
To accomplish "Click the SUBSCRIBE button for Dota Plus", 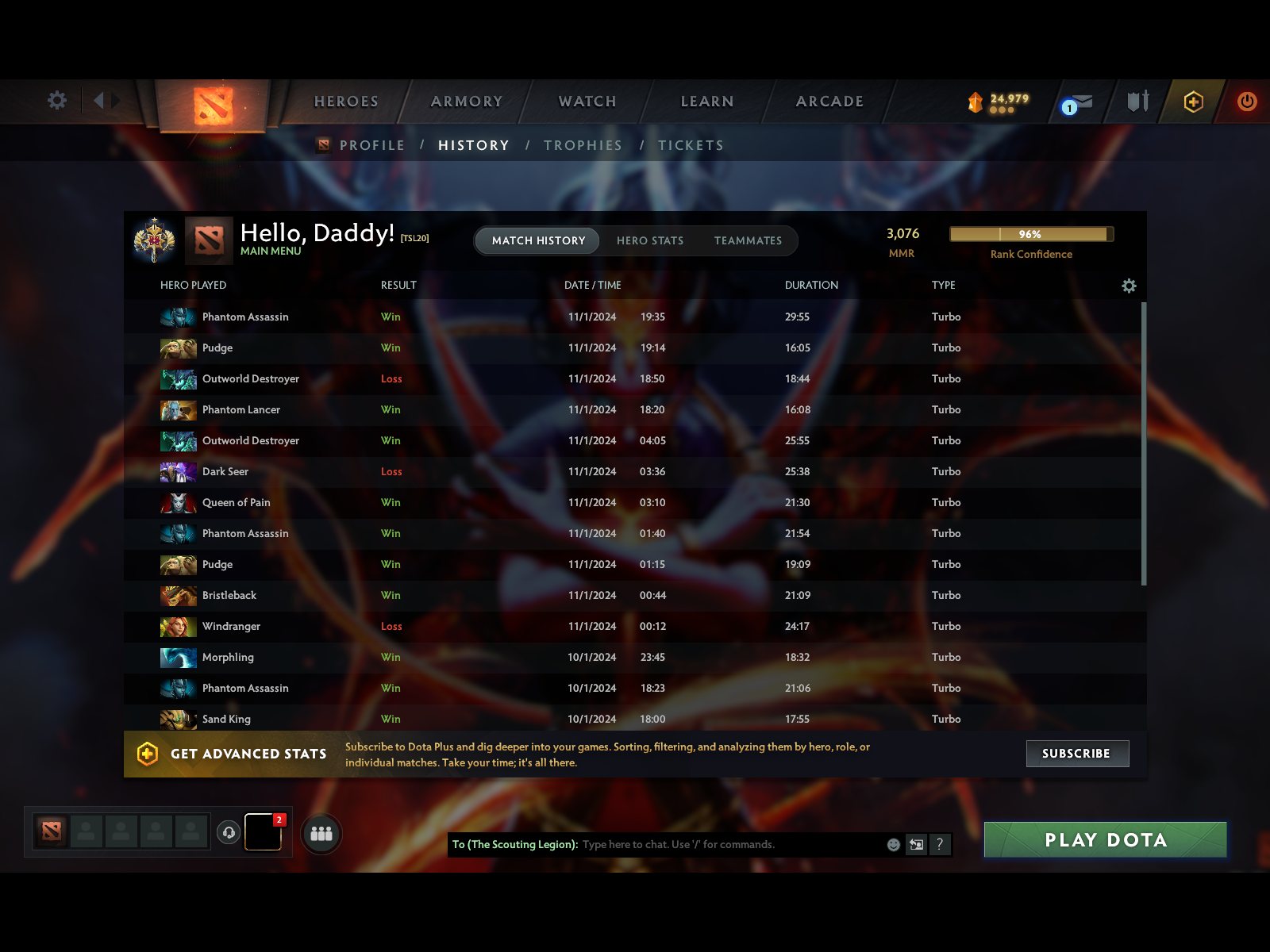I will point(1077,753).
